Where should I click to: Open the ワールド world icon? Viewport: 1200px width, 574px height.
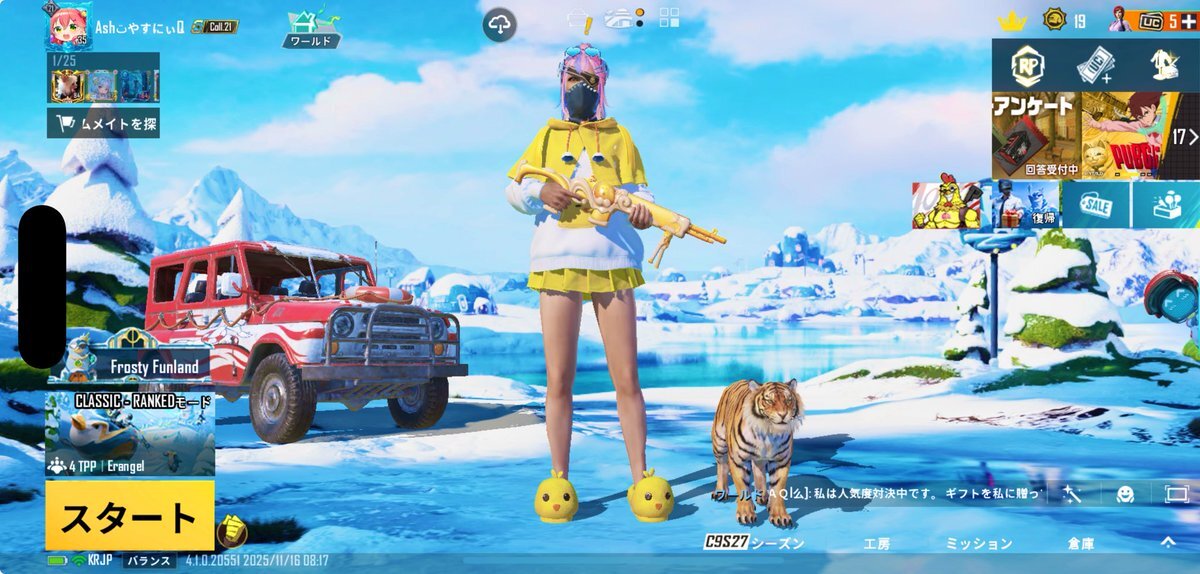pyautogui.click(x=311, y=28)
